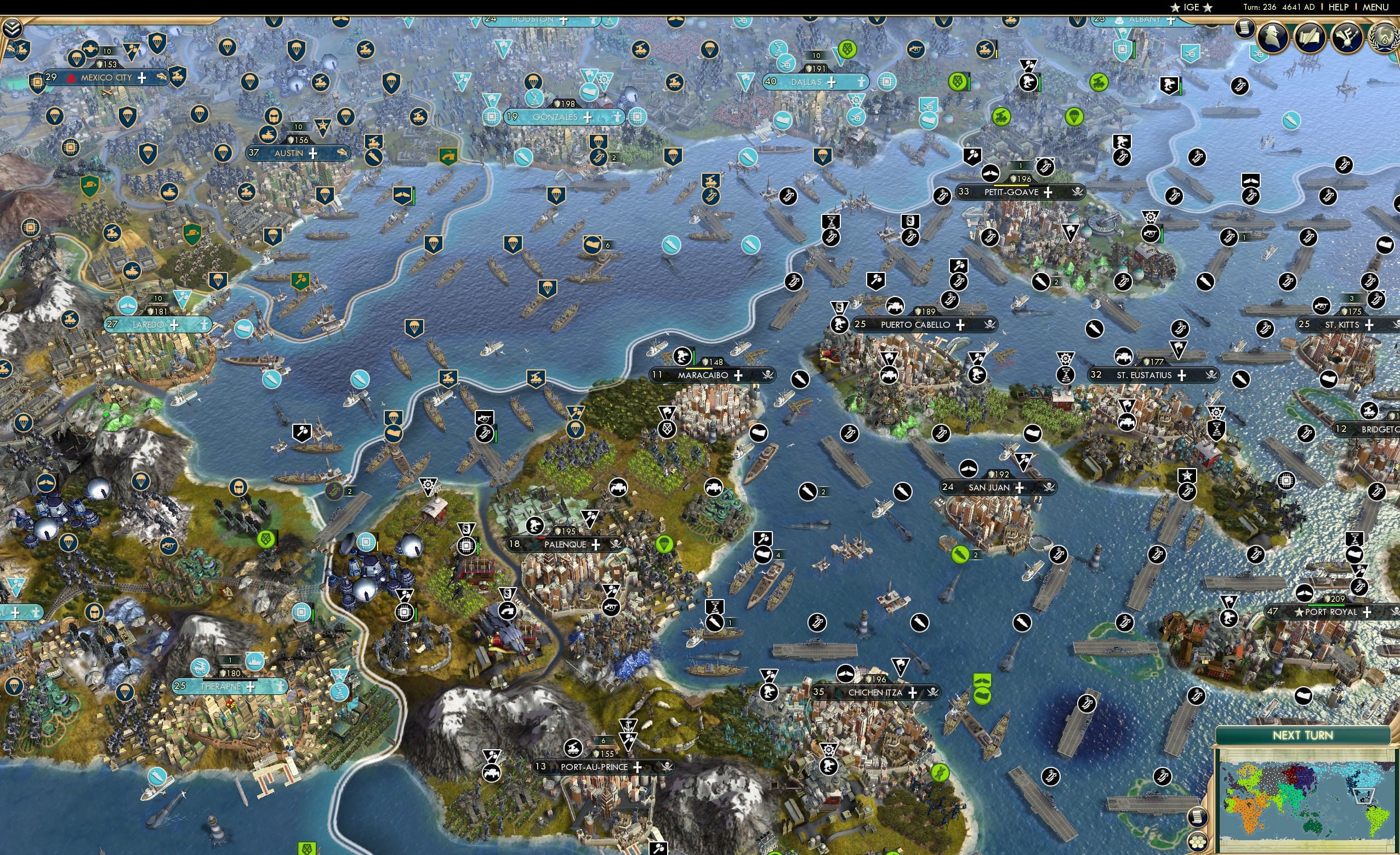Collapse notifications with the double-chevron arrow

click(12, 27)
